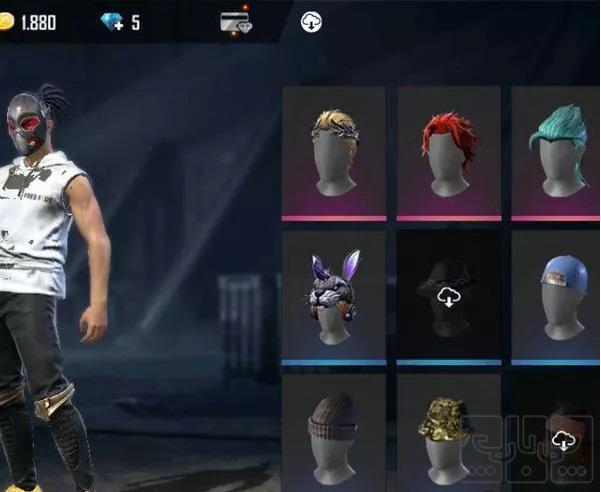Select the blonde hair with spiked headband

click(334, 151)
